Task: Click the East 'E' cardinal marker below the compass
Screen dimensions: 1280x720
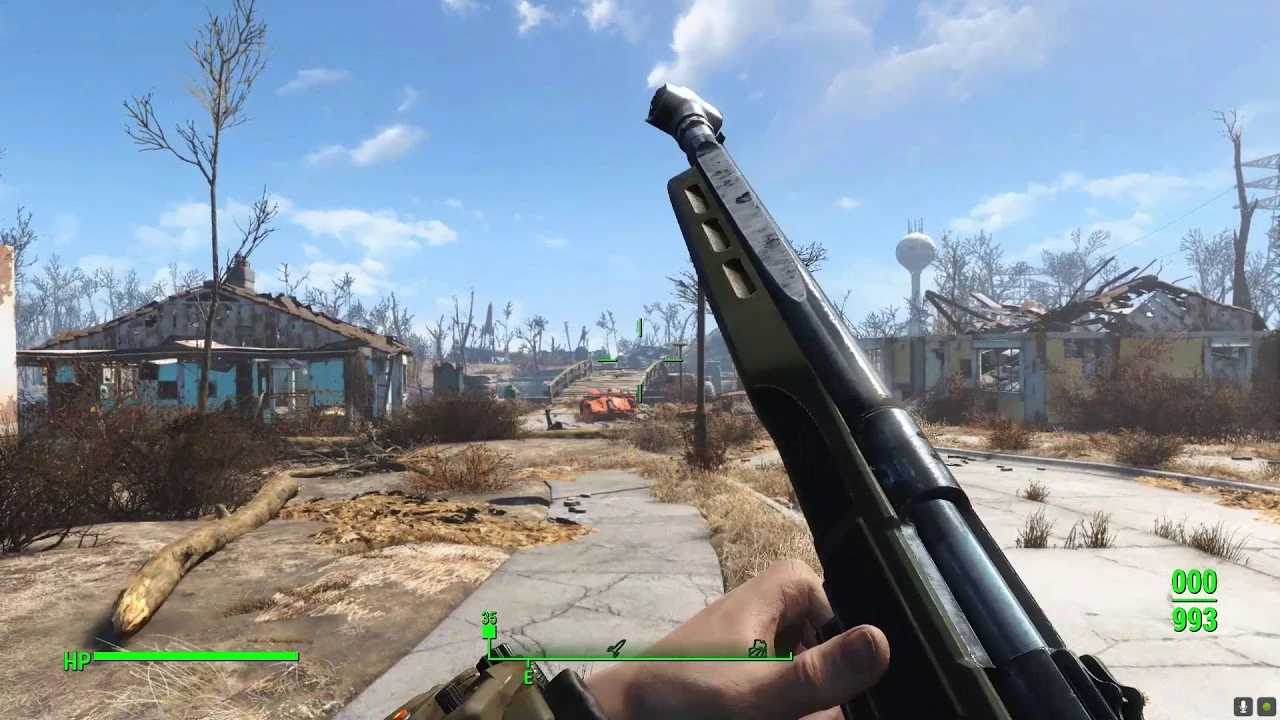Action: [x=528, y=677]
